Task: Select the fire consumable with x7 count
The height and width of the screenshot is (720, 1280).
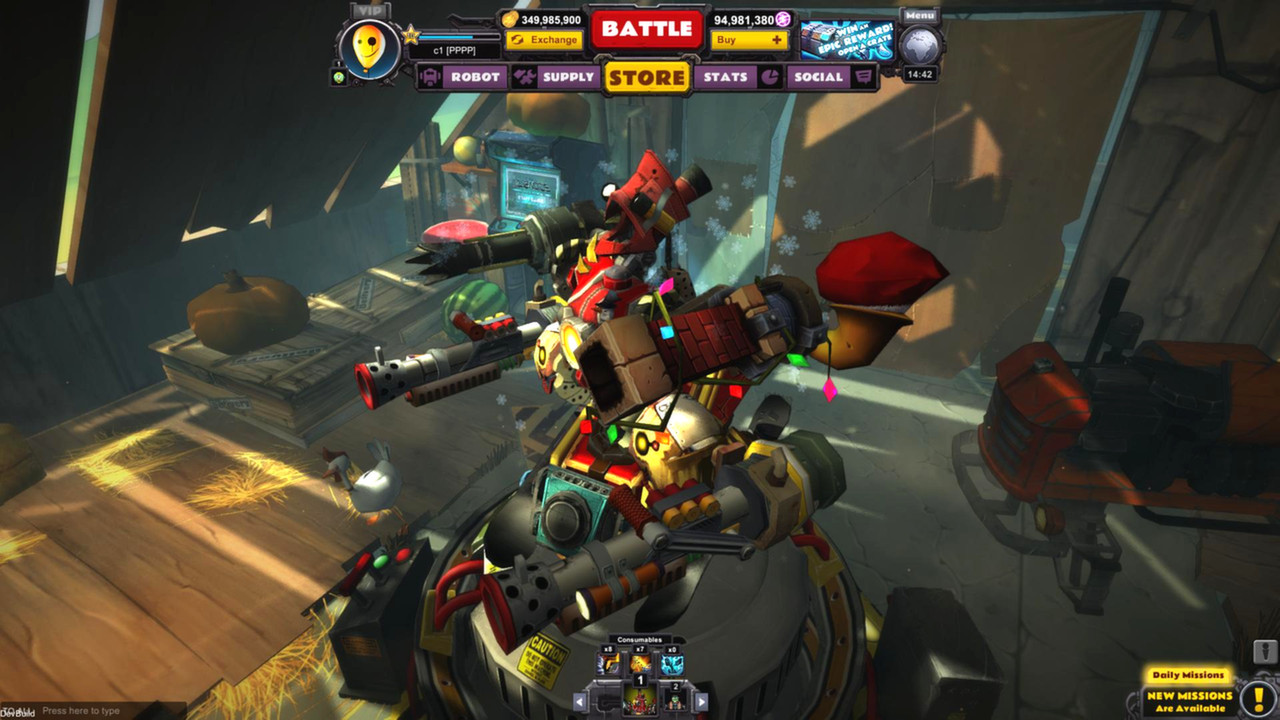Action: pos(640,663)
